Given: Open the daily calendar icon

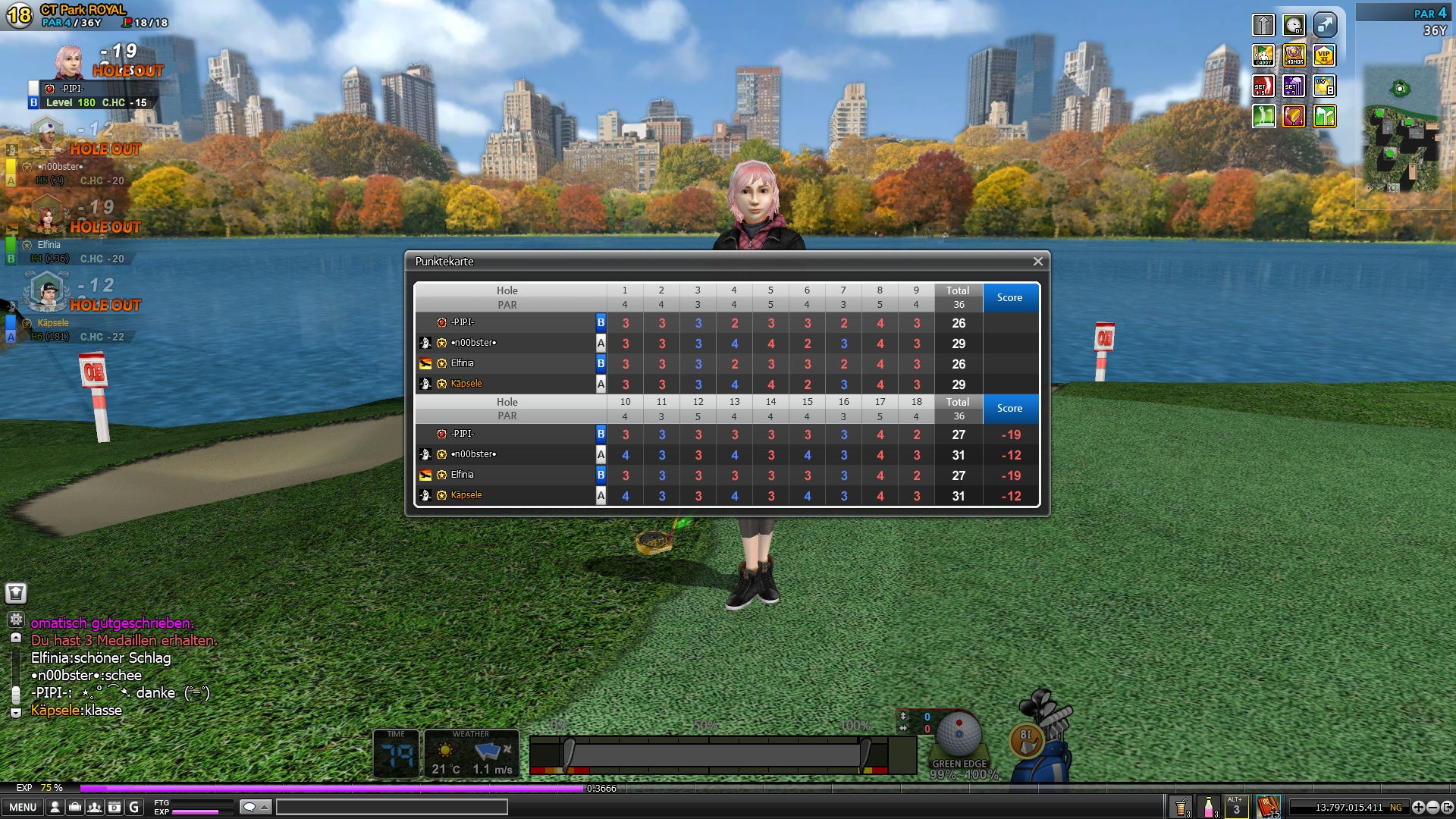Looking at the screenshot, I should (x=114, y=807).
